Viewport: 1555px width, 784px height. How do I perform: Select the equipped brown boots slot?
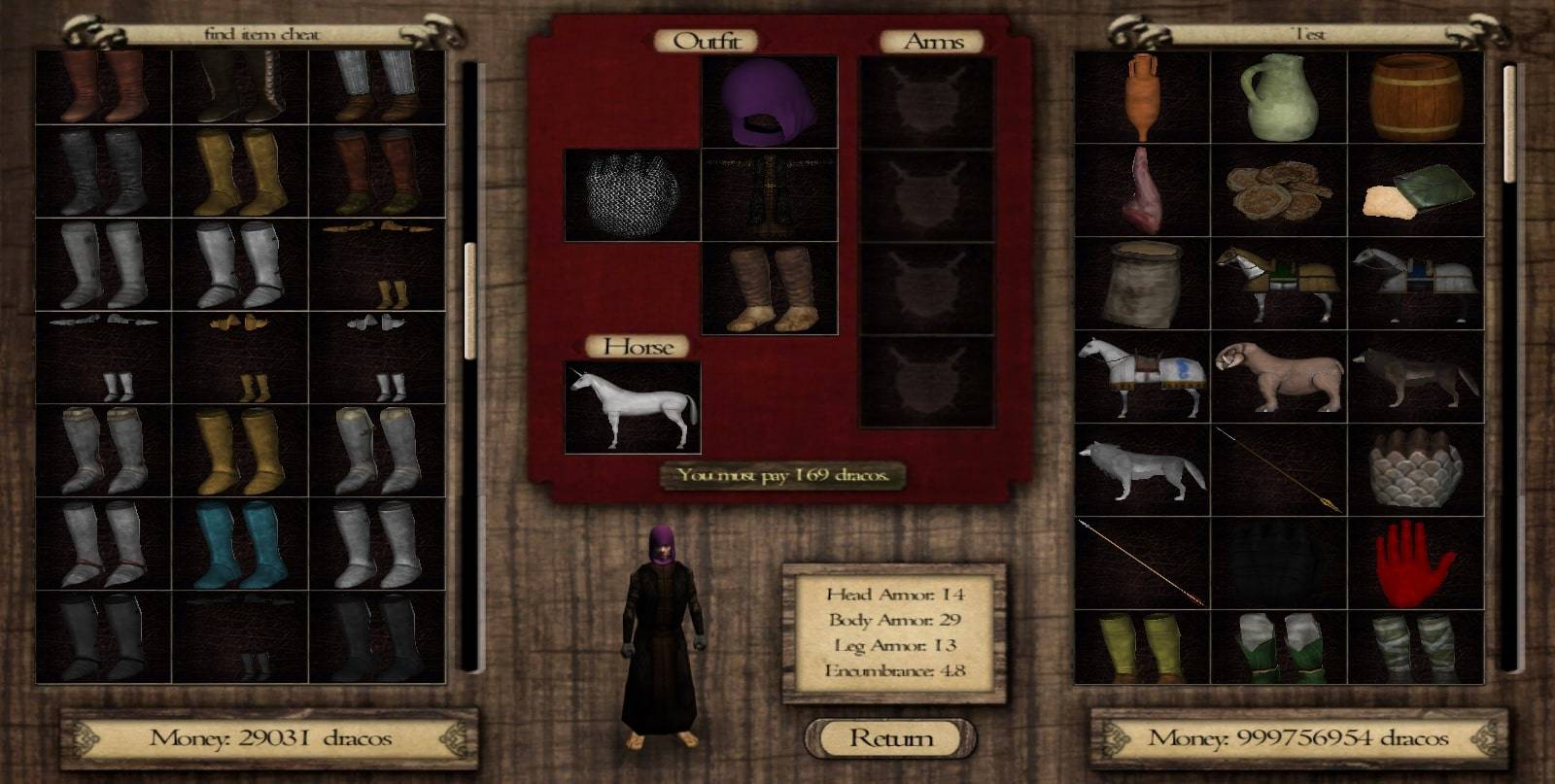[x=769, y=289]
